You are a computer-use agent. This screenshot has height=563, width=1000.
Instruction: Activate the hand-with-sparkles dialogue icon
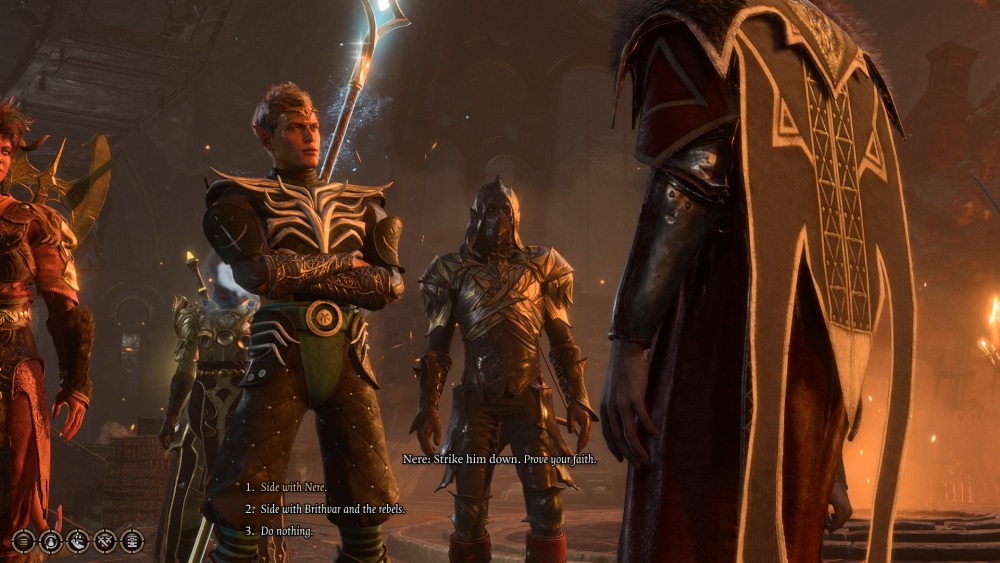pyautogui.click(x=77, y=541)
